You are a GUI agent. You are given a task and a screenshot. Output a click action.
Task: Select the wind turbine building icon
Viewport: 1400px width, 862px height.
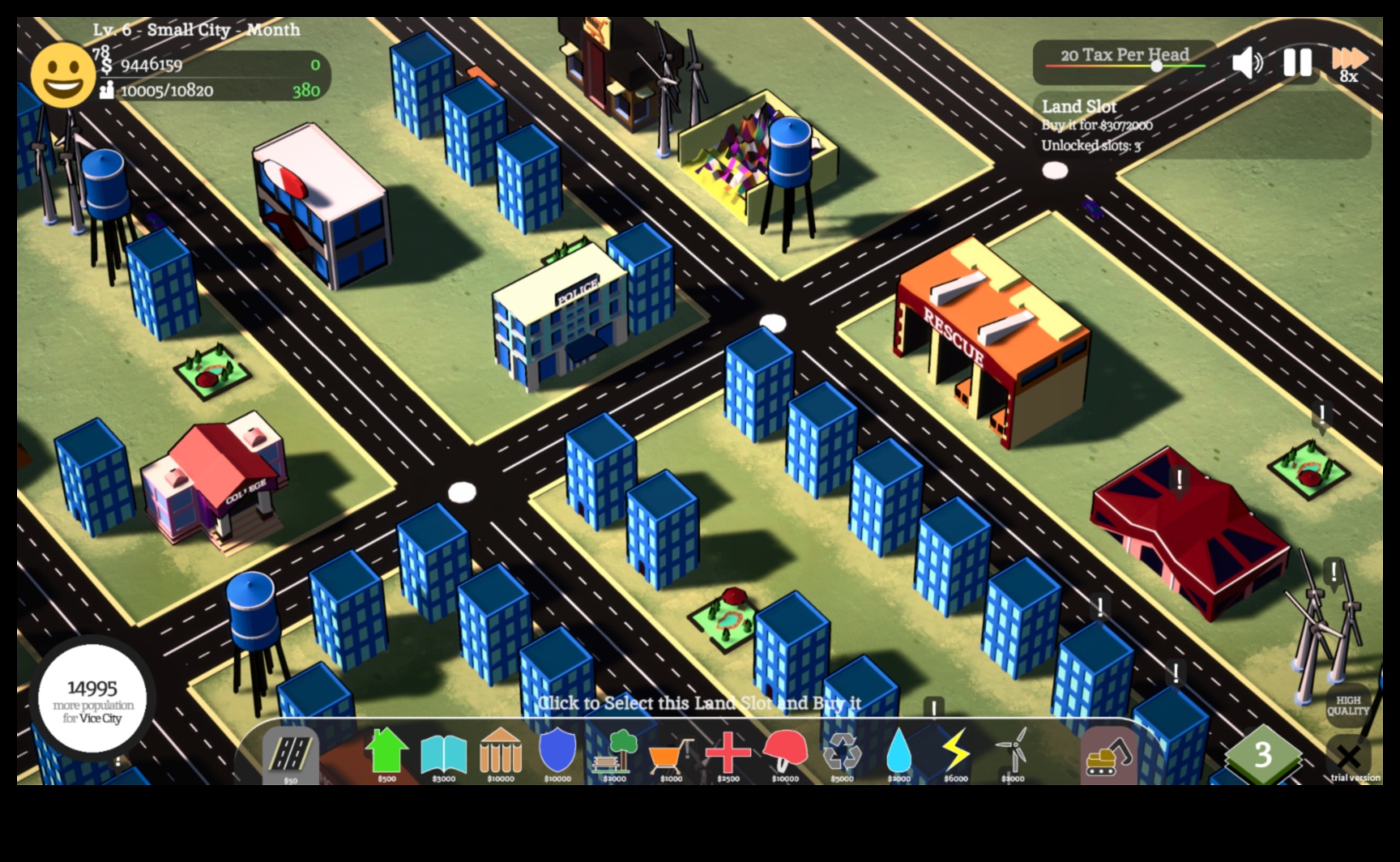coord(1012,750)
